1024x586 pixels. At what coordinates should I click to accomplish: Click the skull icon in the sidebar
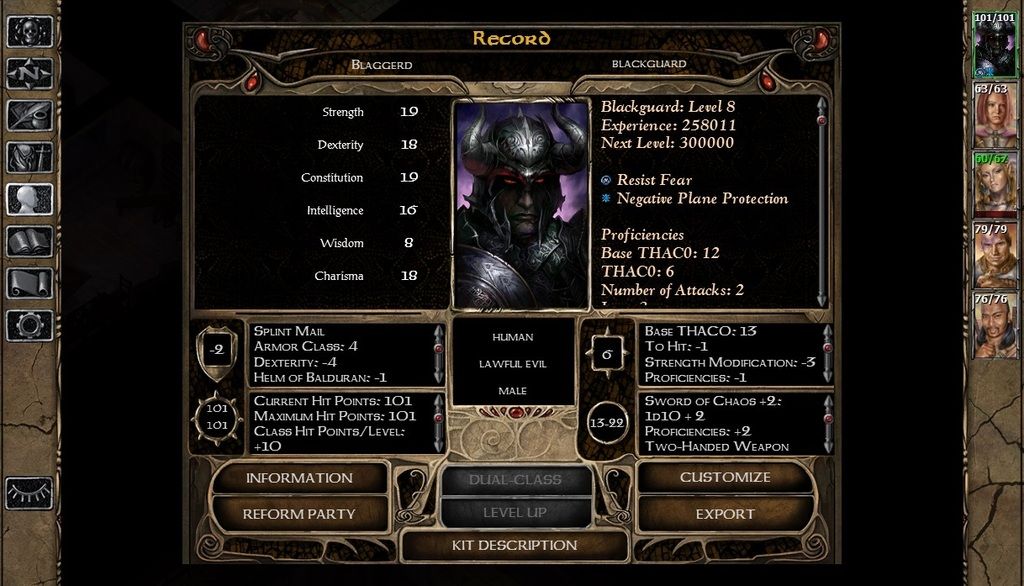(29, 32)
